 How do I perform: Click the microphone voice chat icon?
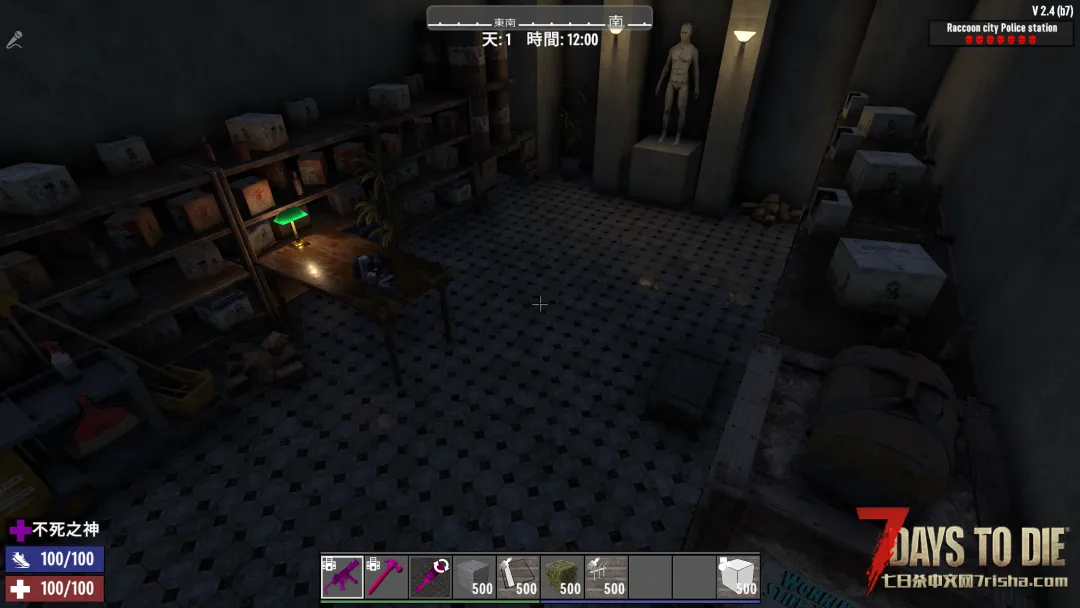(14, 41)
